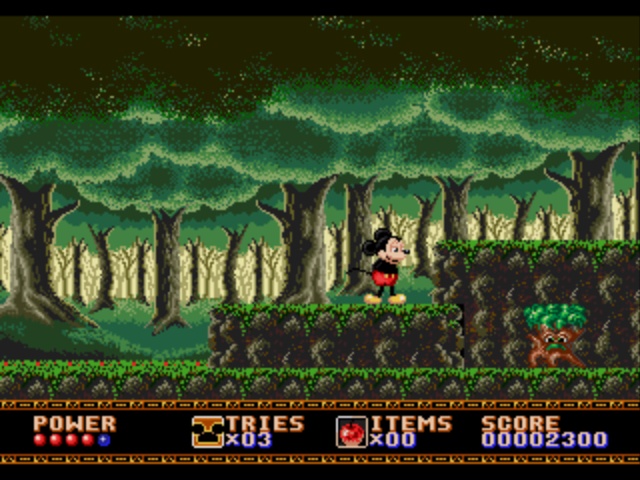The height and width of the screenshot is (480, 640).
Task: Click the apple icon beside ITEMS
Action: [351, 431]
